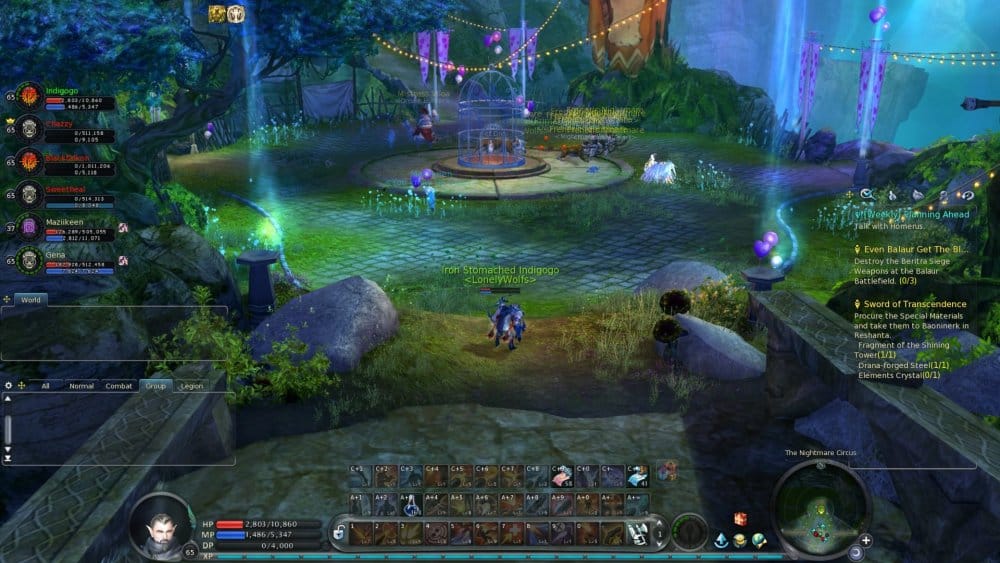Viewport: 1000px width, 563px height.
Task: Click the magnifier icon above quest tracker
Action: (x=866, y=194)
